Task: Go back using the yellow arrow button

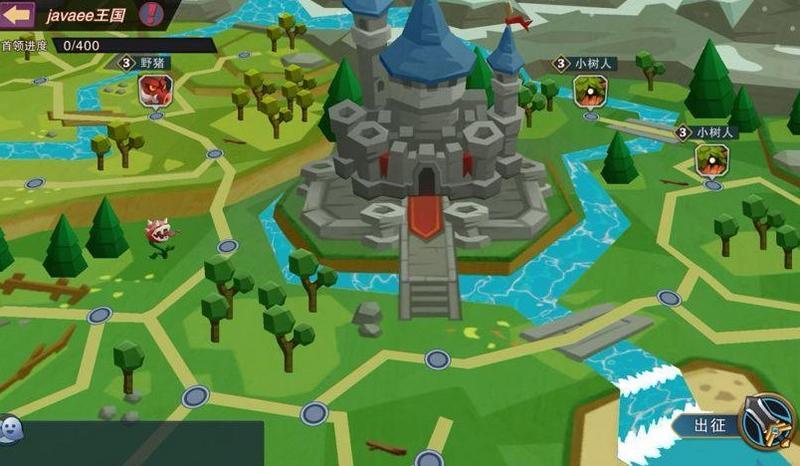Action: (18, 15)
